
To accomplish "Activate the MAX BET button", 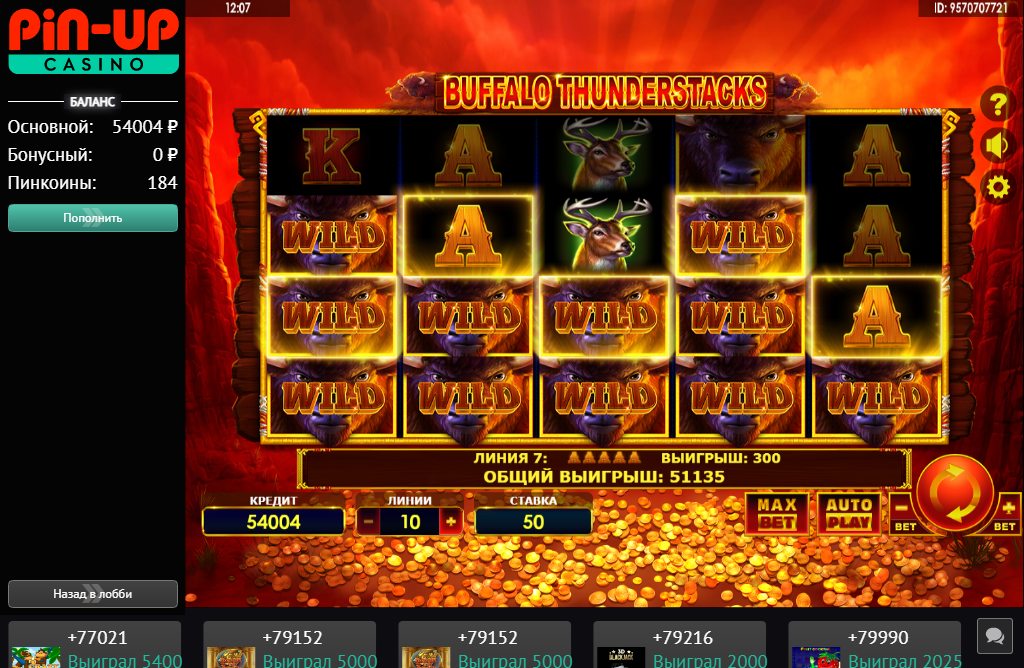I will pos(777,513).
